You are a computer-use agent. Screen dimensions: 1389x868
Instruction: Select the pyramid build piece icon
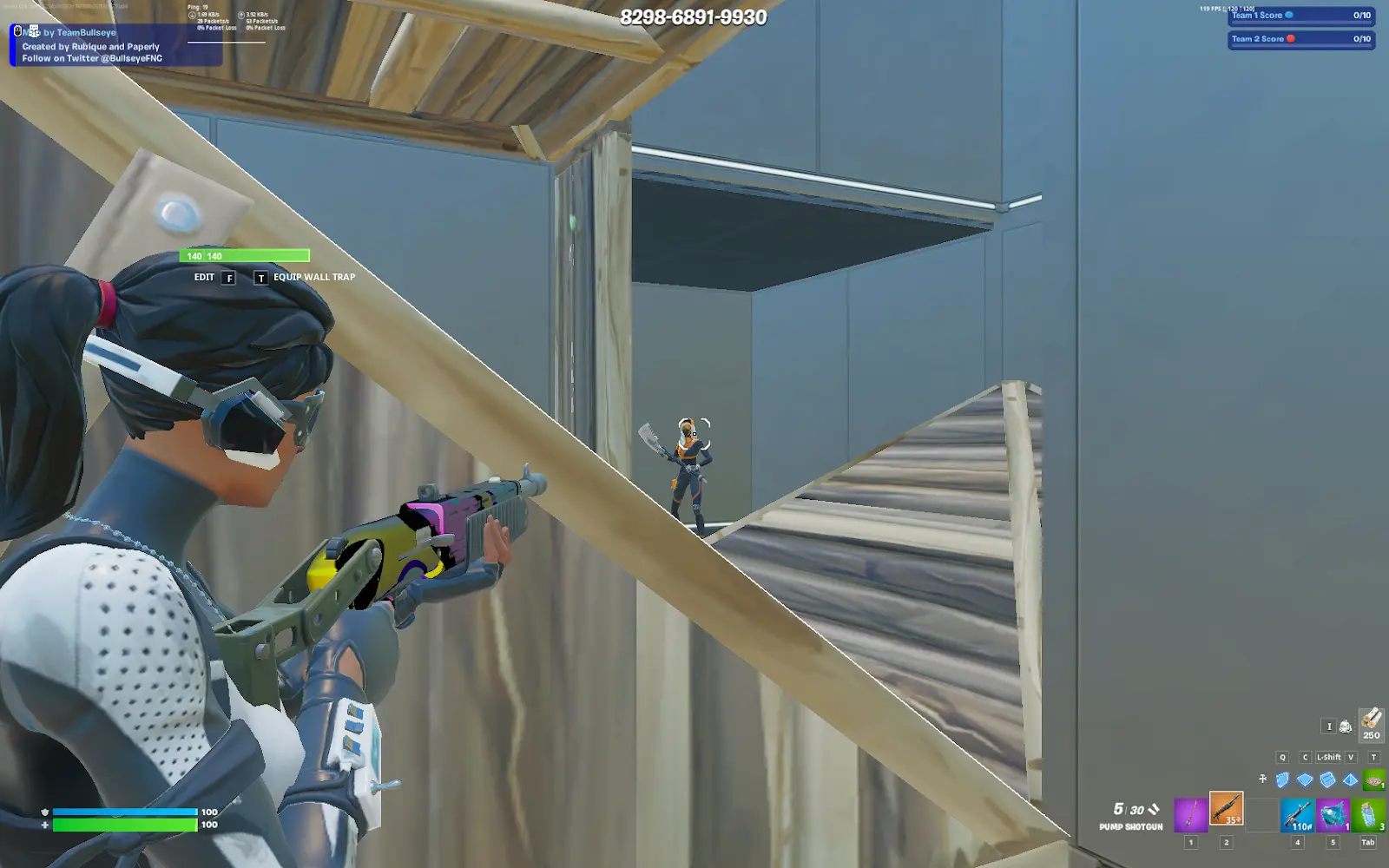tap(1350, 779)
